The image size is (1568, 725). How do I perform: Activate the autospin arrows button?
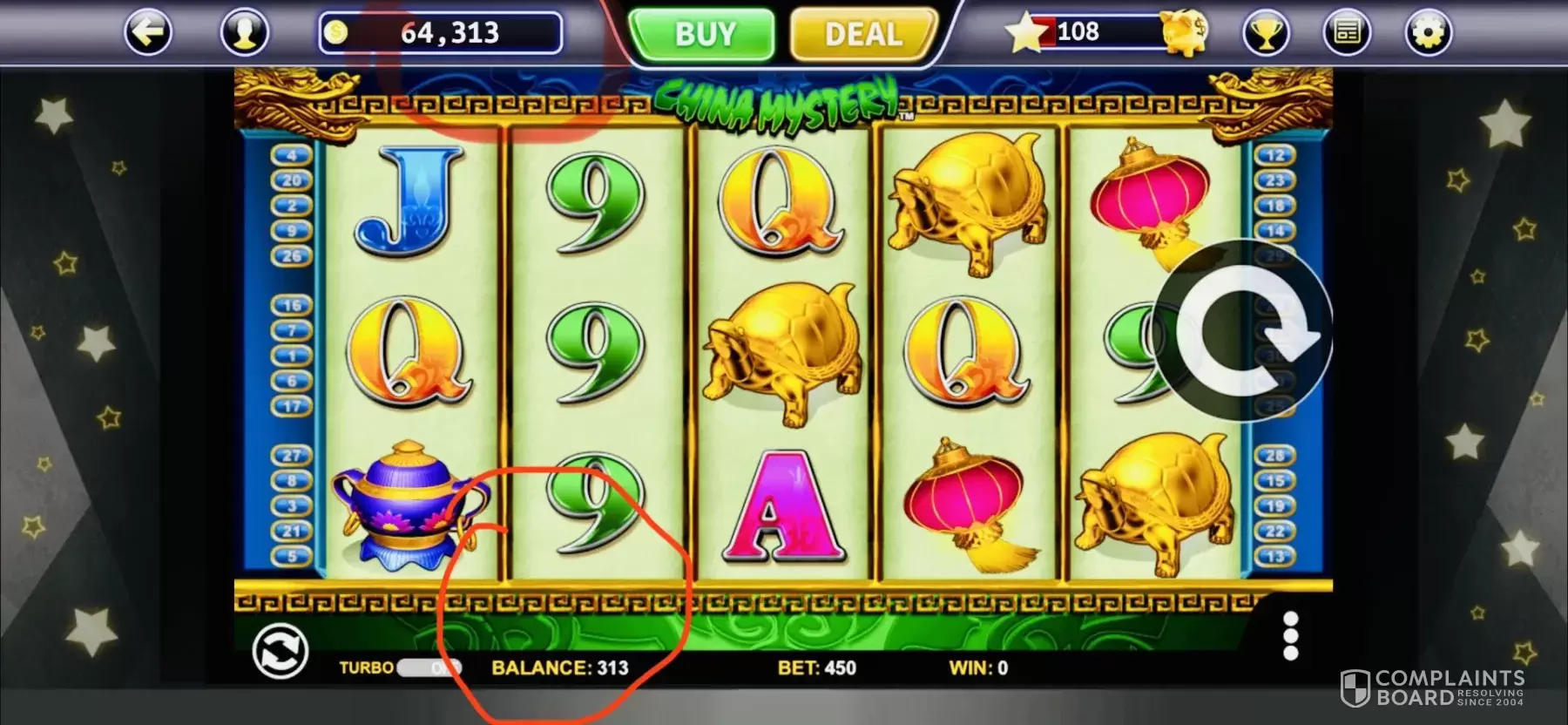280,652
